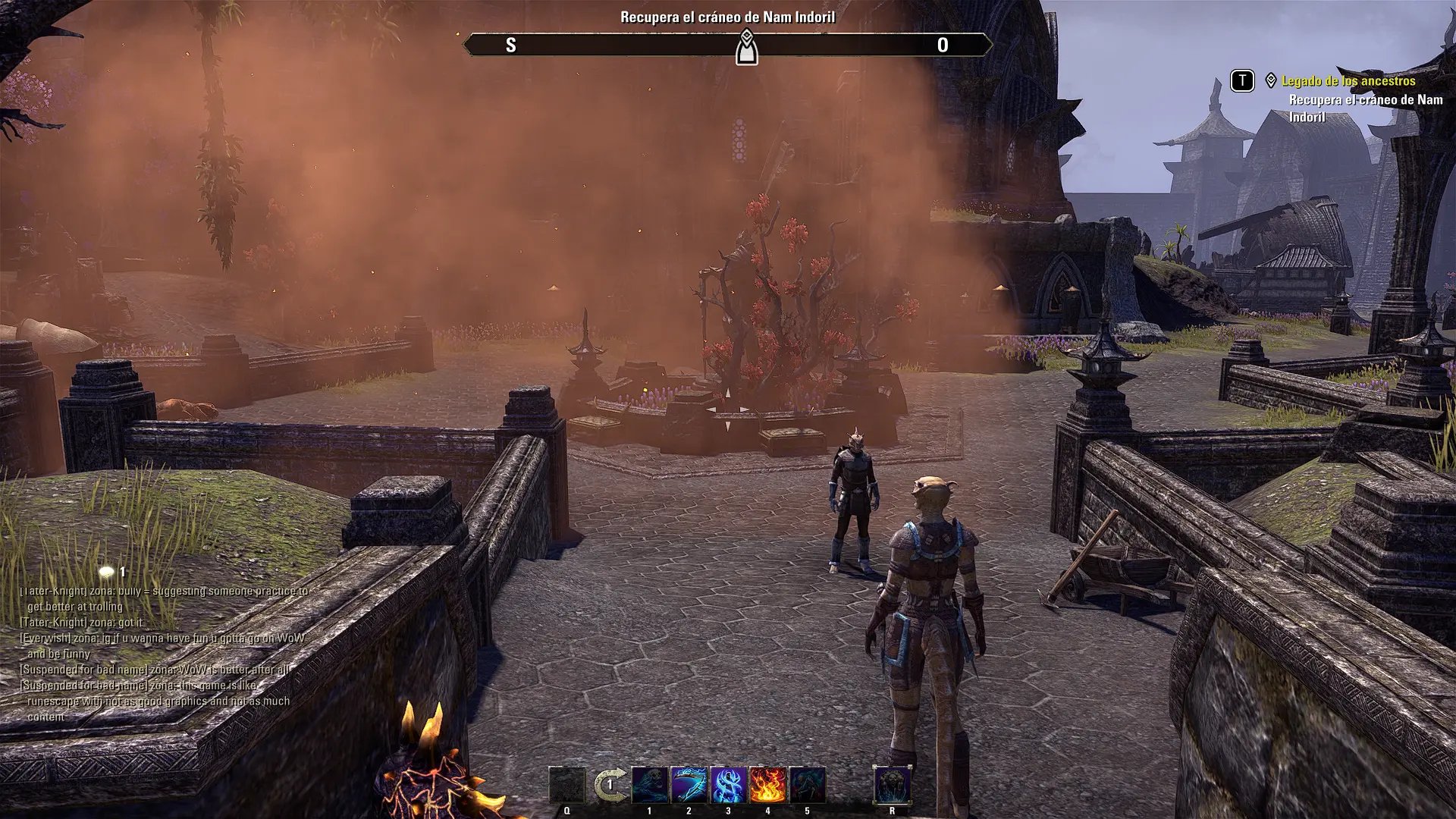The width and height of the screenshot is (1456, 819).
Task: Cast the blue swirling figure ability
Action: click(x=729, y=785)
